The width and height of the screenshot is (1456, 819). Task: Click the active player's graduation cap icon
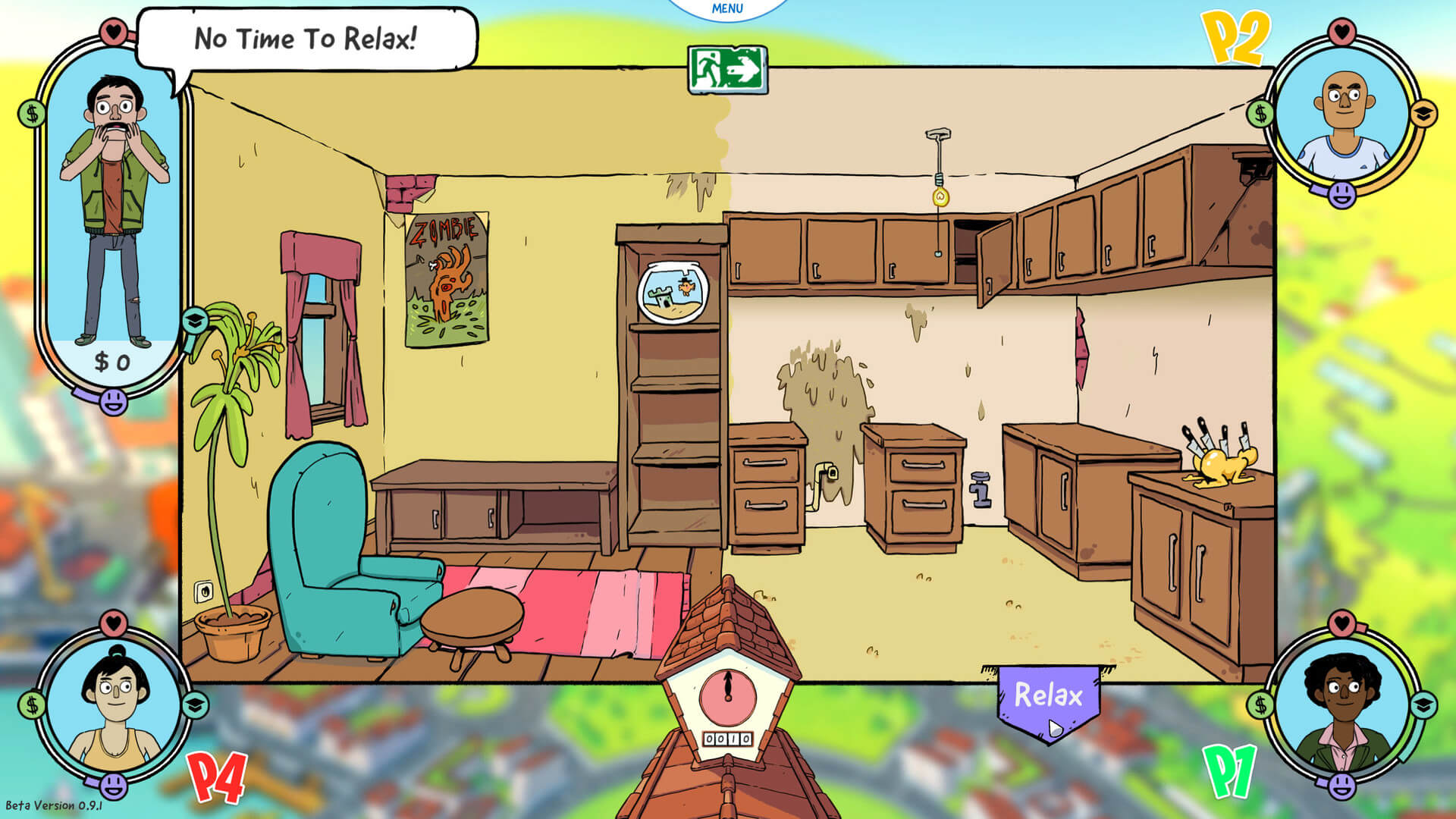point(195,321)
